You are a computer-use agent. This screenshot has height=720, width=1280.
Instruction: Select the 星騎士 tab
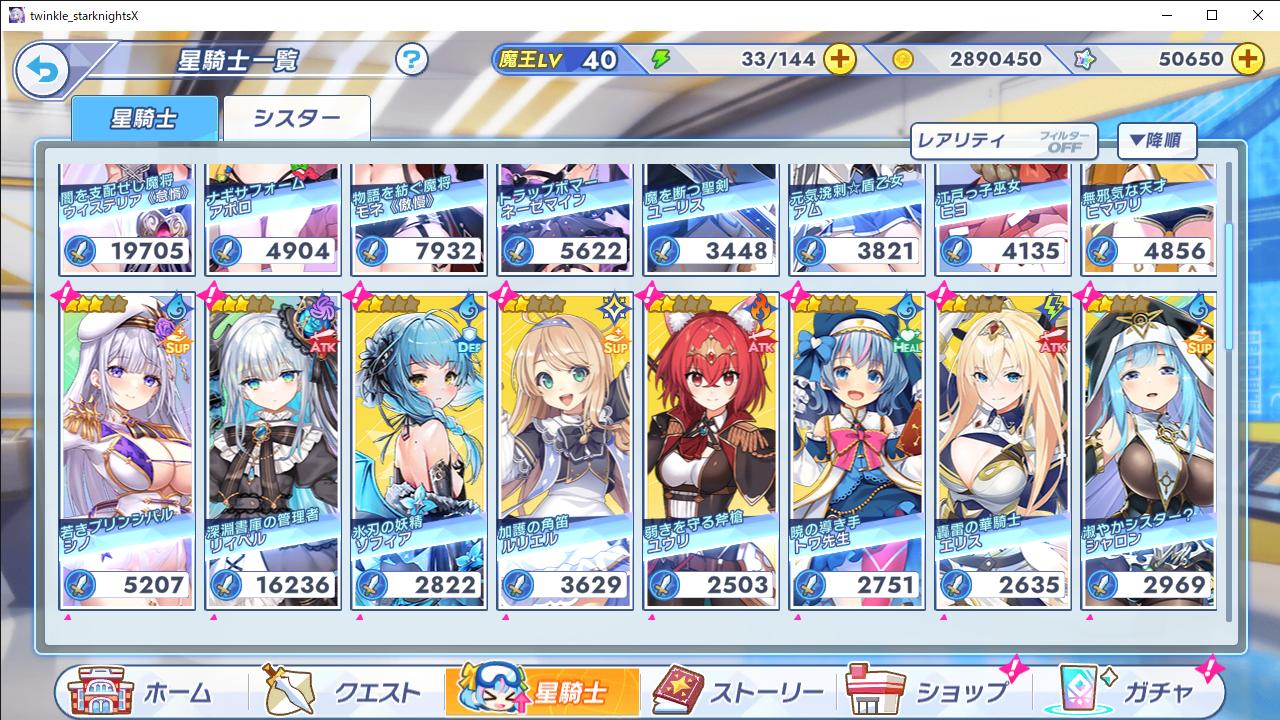point(144,119)
